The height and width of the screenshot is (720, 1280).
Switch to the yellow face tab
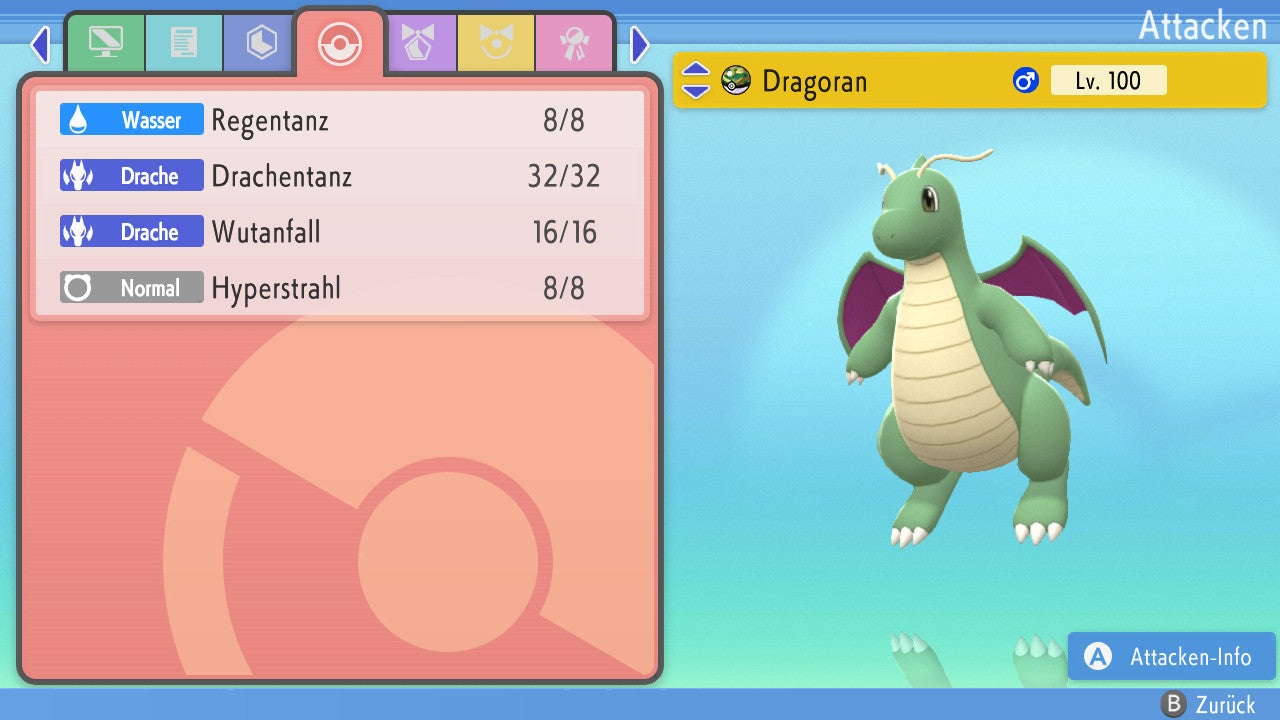coord(496,43)
